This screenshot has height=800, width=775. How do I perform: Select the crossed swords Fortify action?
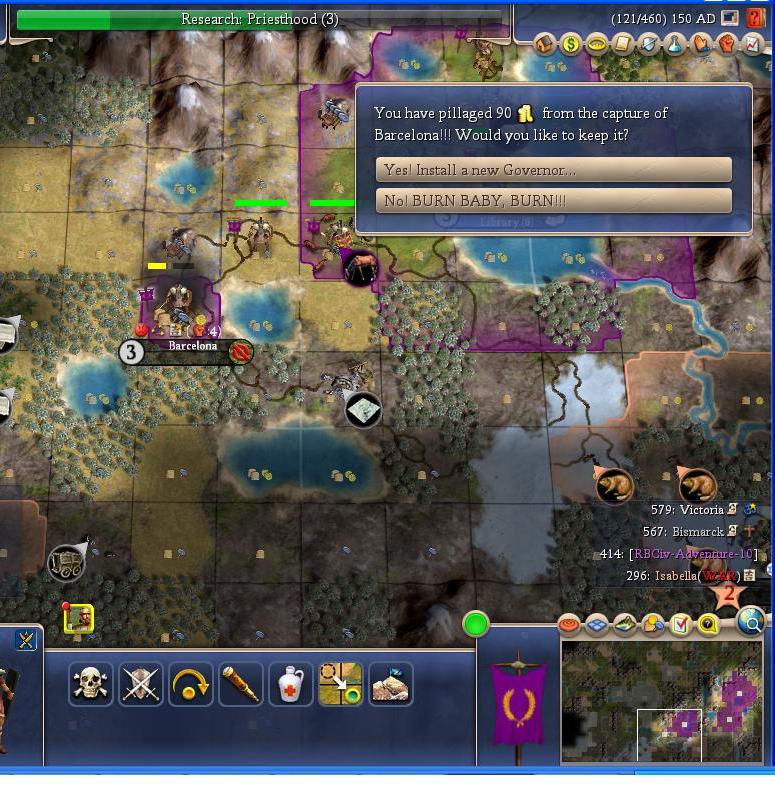click(x=140, y=684)
